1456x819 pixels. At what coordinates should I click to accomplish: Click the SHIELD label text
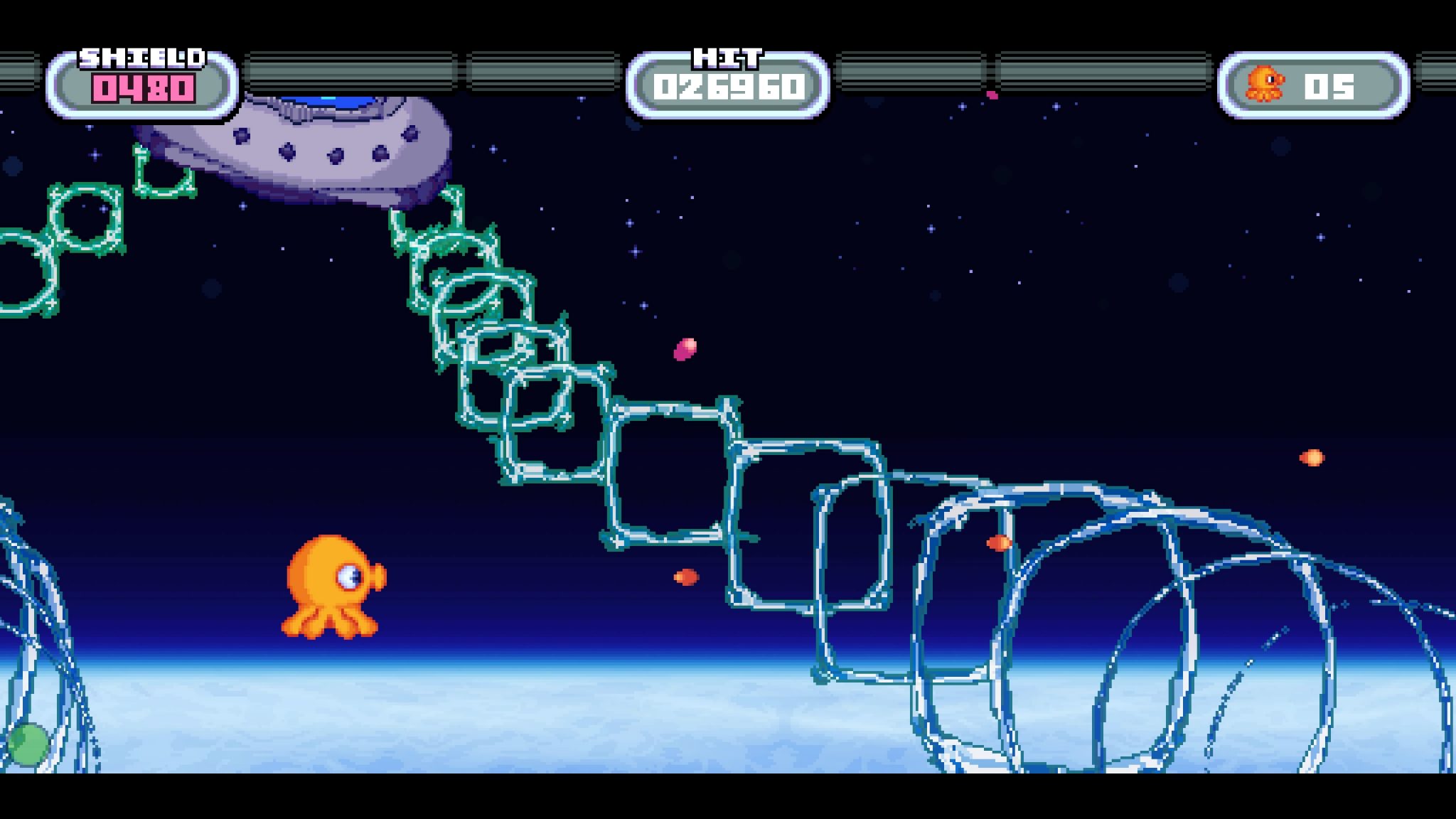point(142,57)
